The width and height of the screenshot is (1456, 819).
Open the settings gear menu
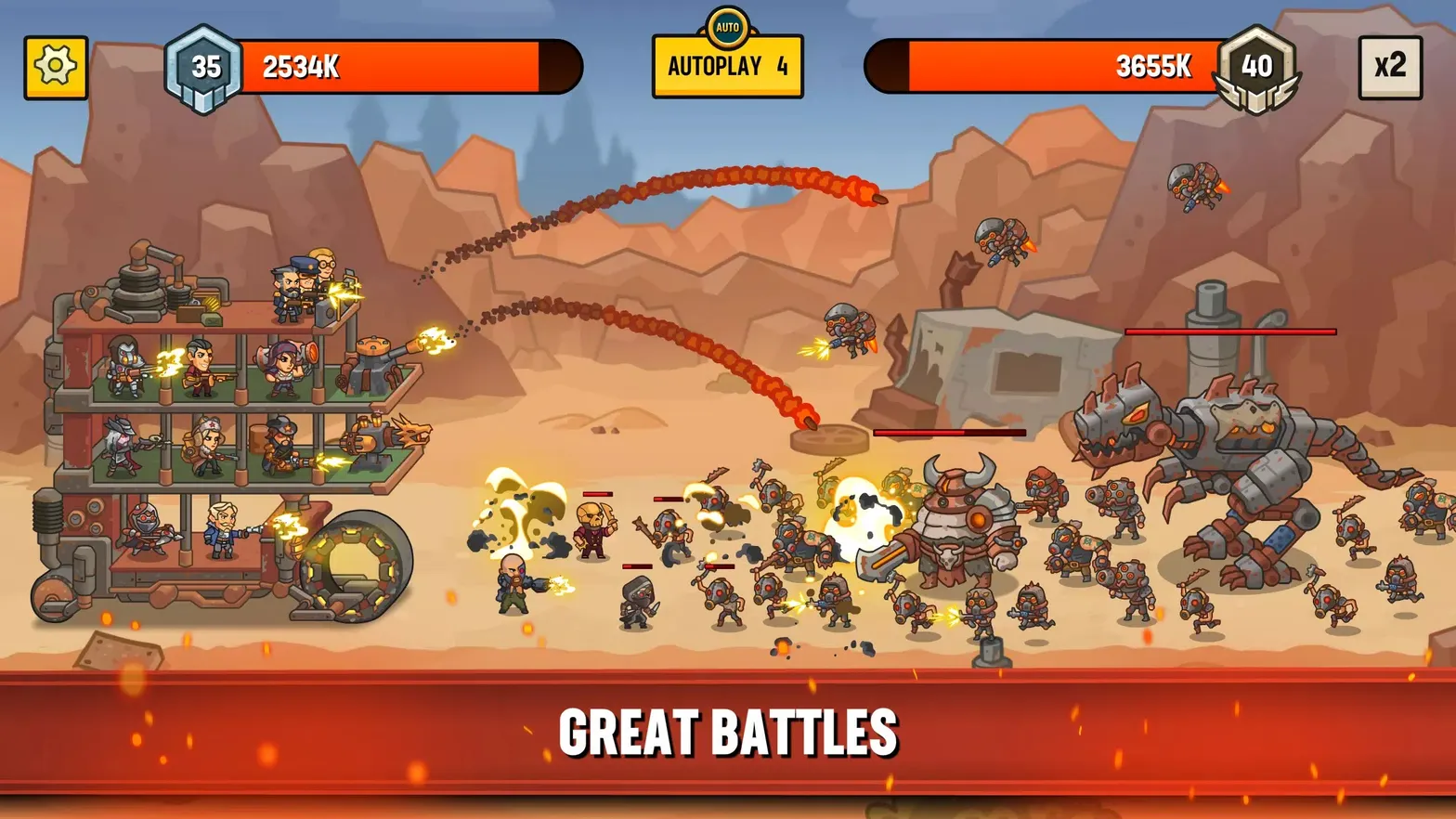click(56, 65)
